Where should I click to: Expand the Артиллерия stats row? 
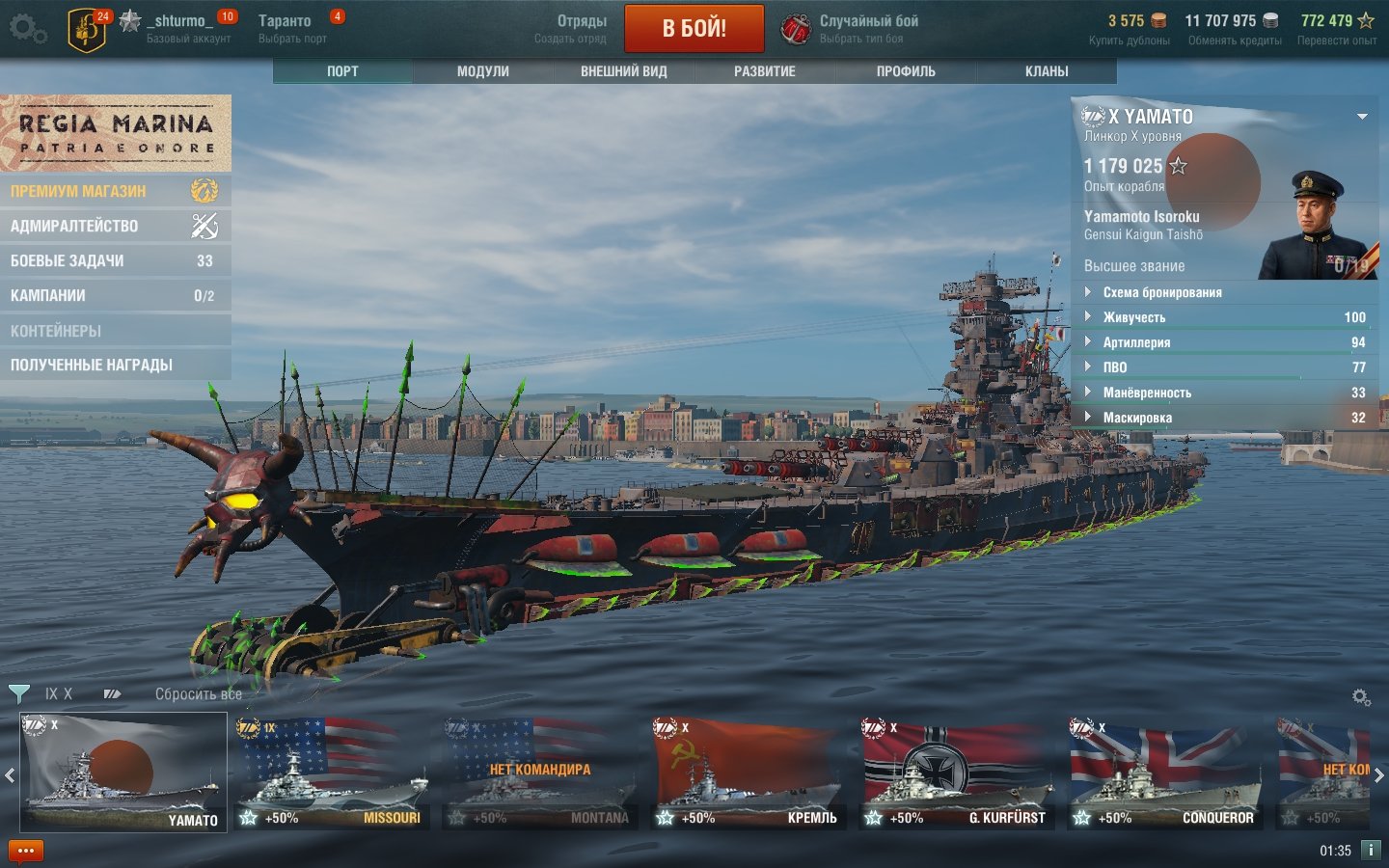[x=1136, y=342]
